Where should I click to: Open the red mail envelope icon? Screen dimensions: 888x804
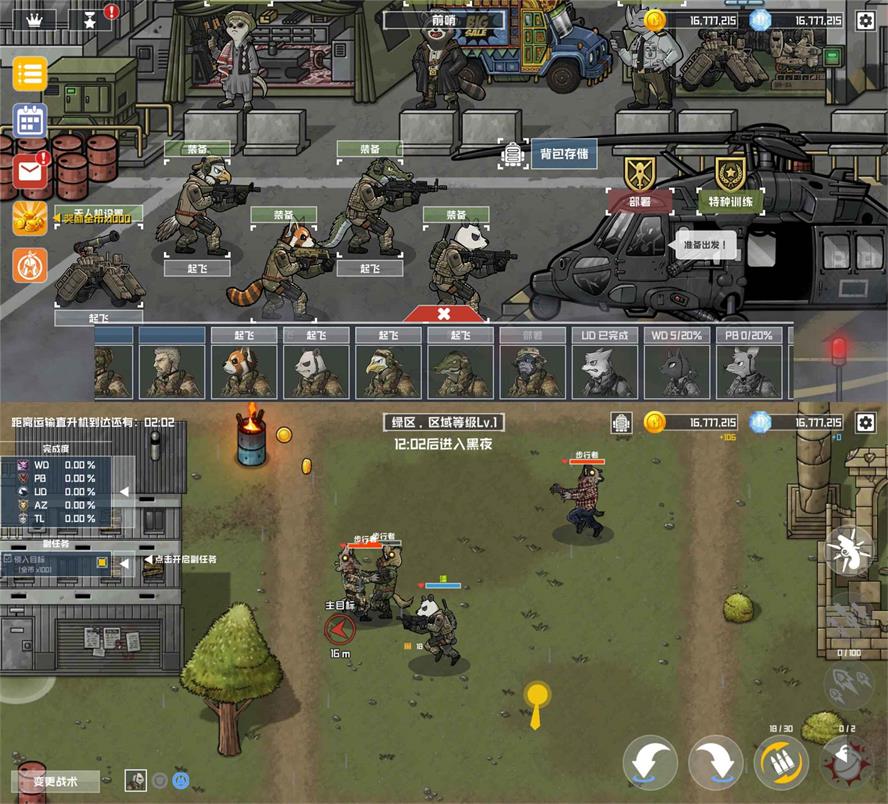click(30, 170)
